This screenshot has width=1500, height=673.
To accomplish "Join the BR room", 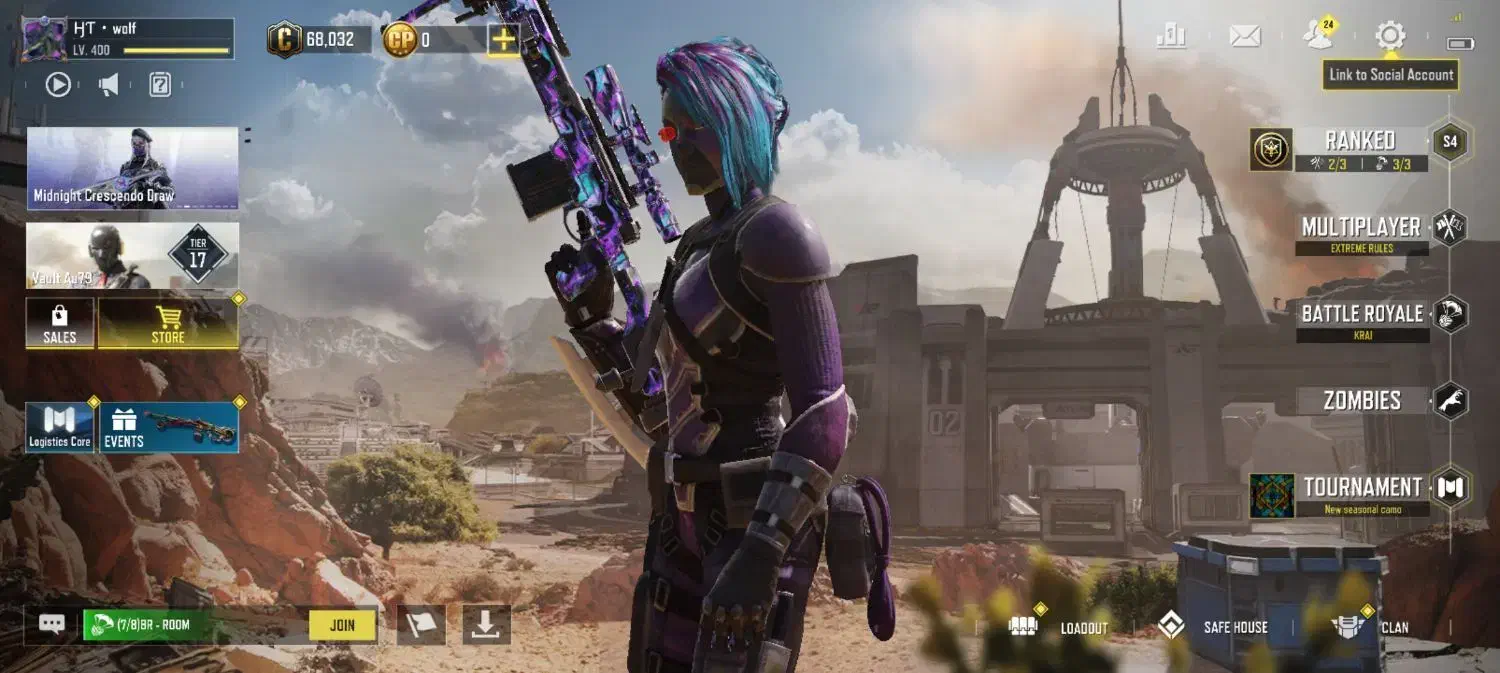I will pyautogui.click(x=342, y=625).
